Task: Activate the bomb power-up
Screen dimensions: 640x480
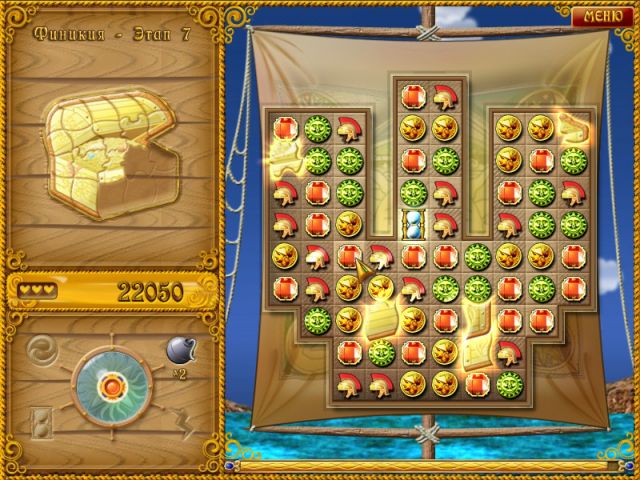Action: pos(177,351)
